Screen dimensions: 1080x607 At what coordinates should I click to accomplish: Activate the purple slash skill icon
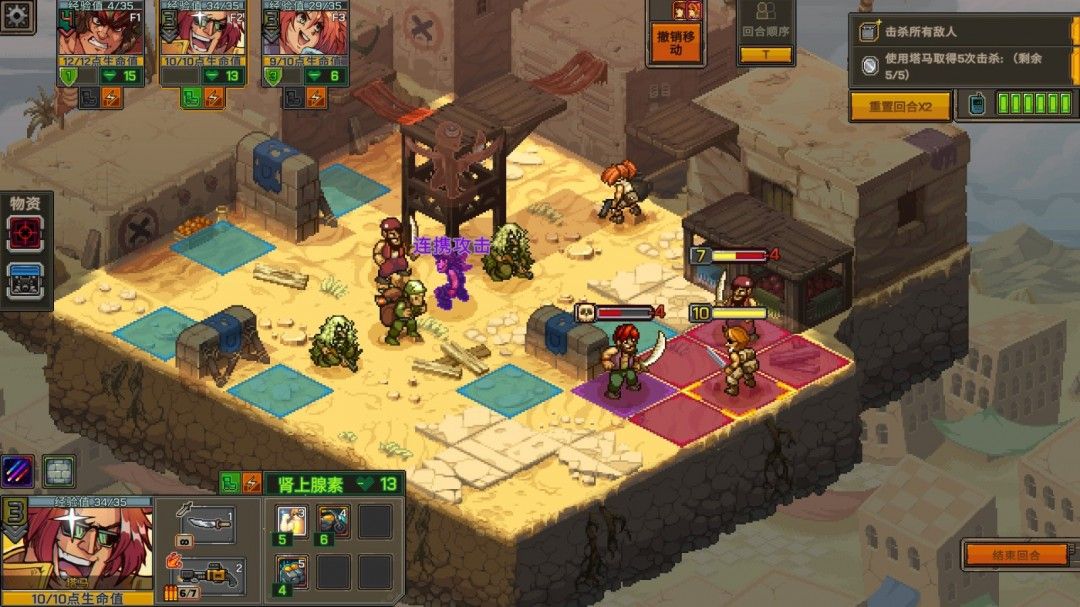point(17,470)
